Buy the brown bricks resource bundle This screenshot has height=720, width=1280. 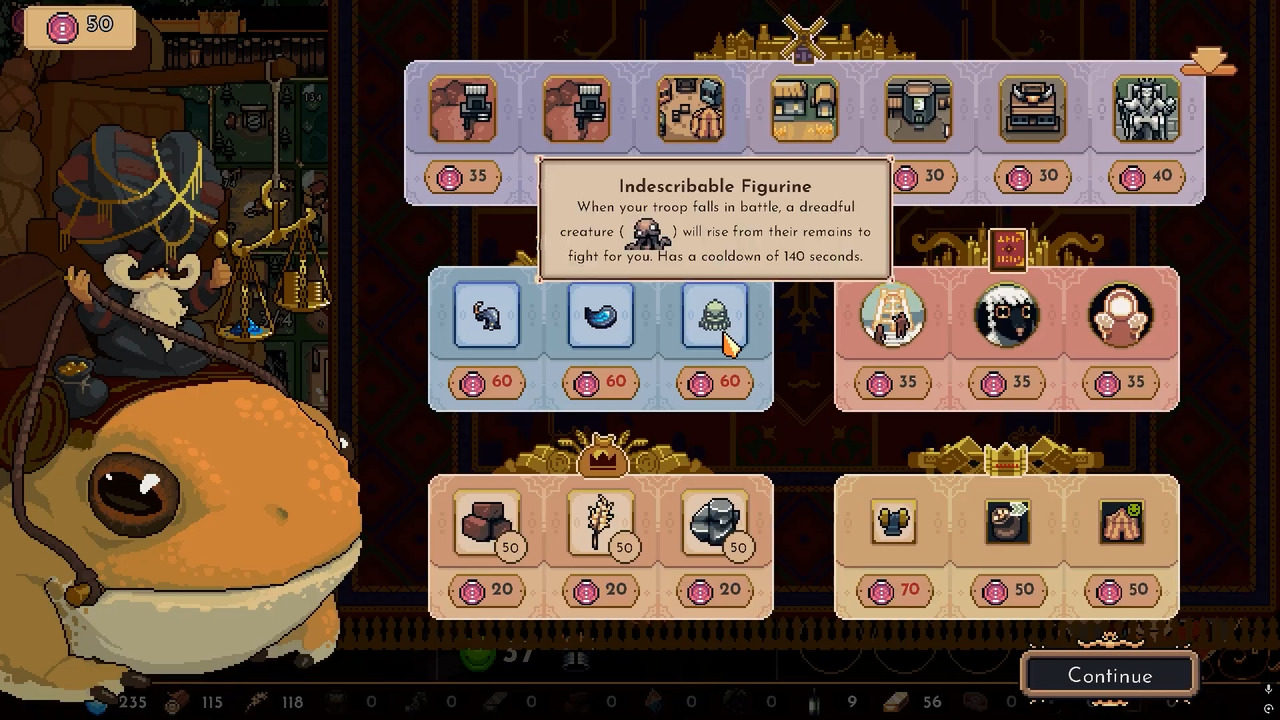coord(487,522)
